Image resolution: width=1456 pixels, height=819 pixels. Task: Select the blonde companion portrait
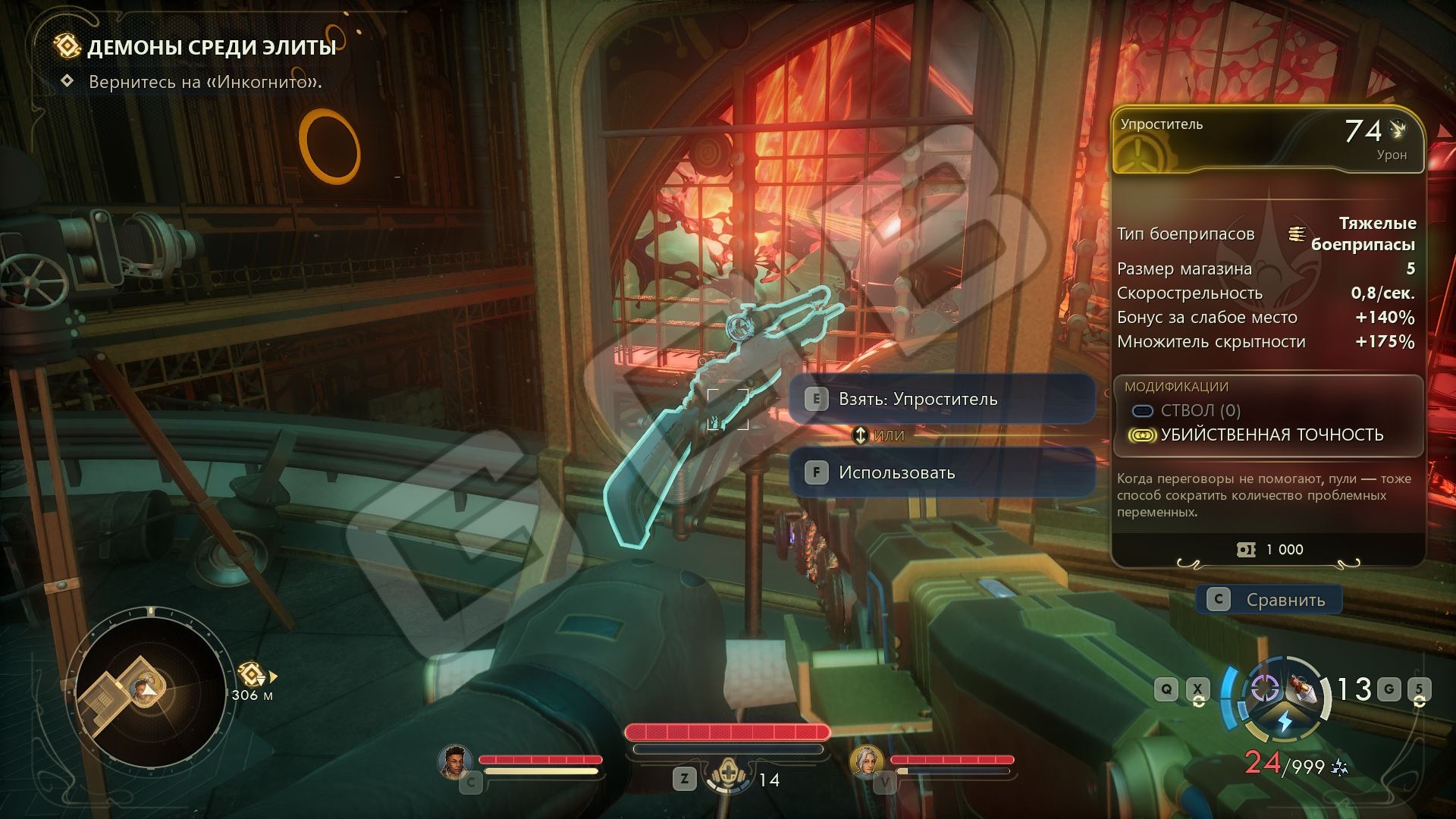click(x=866, y=761)
